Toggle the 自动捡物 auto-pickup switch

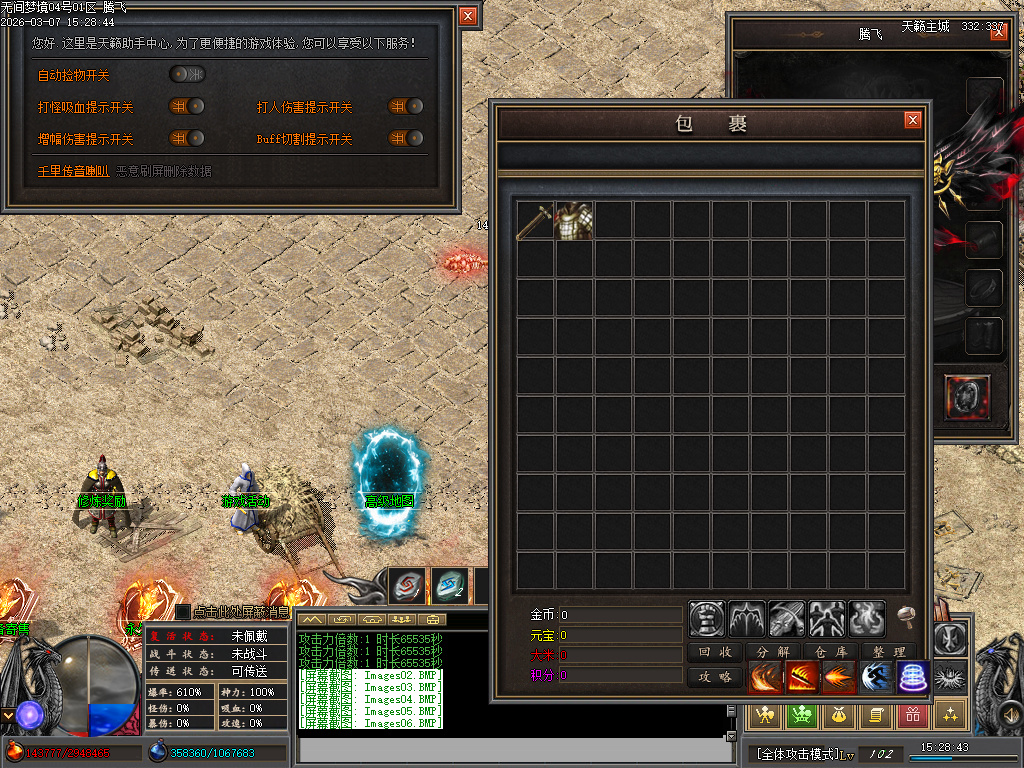coord(187,74)
